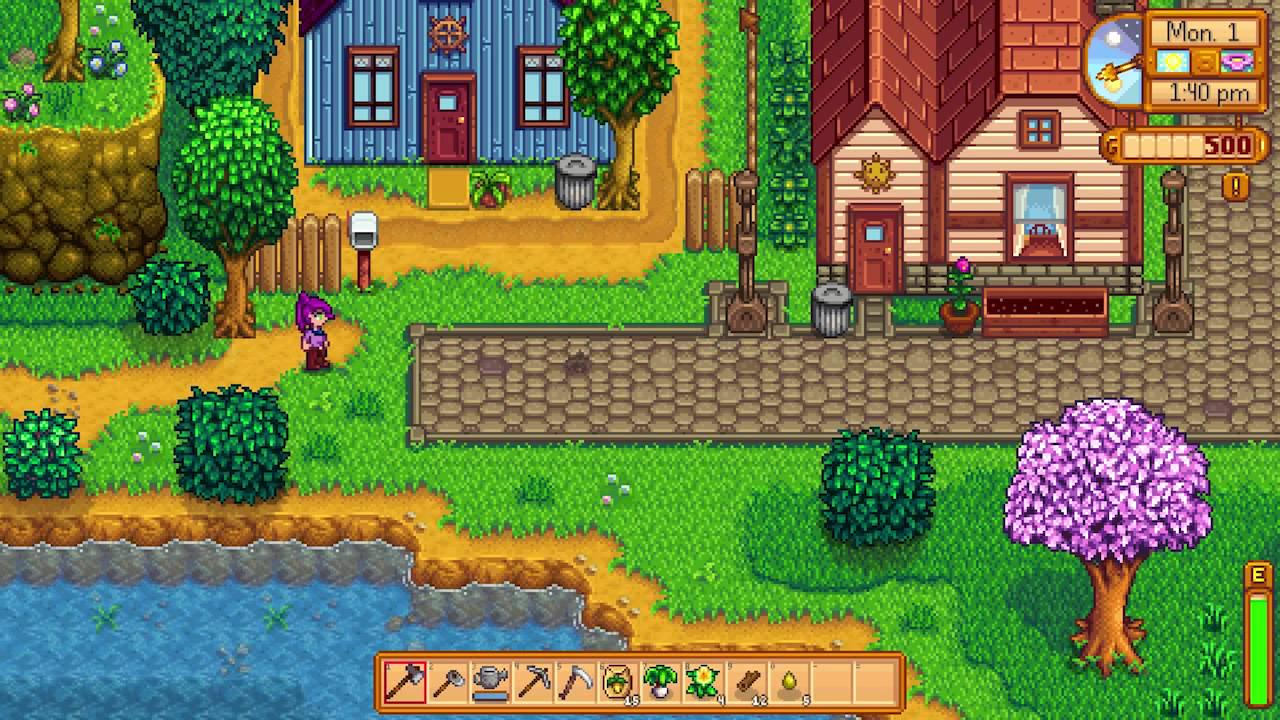Select the axe in the hotbar

(404, 683)
